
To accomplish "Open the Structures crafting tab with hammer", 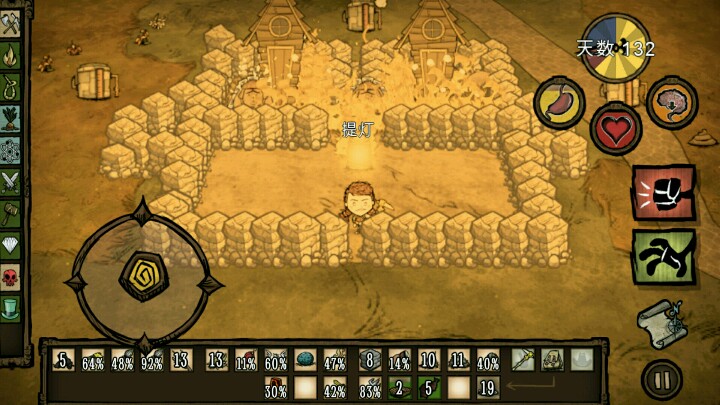I will tap(11, 212).
